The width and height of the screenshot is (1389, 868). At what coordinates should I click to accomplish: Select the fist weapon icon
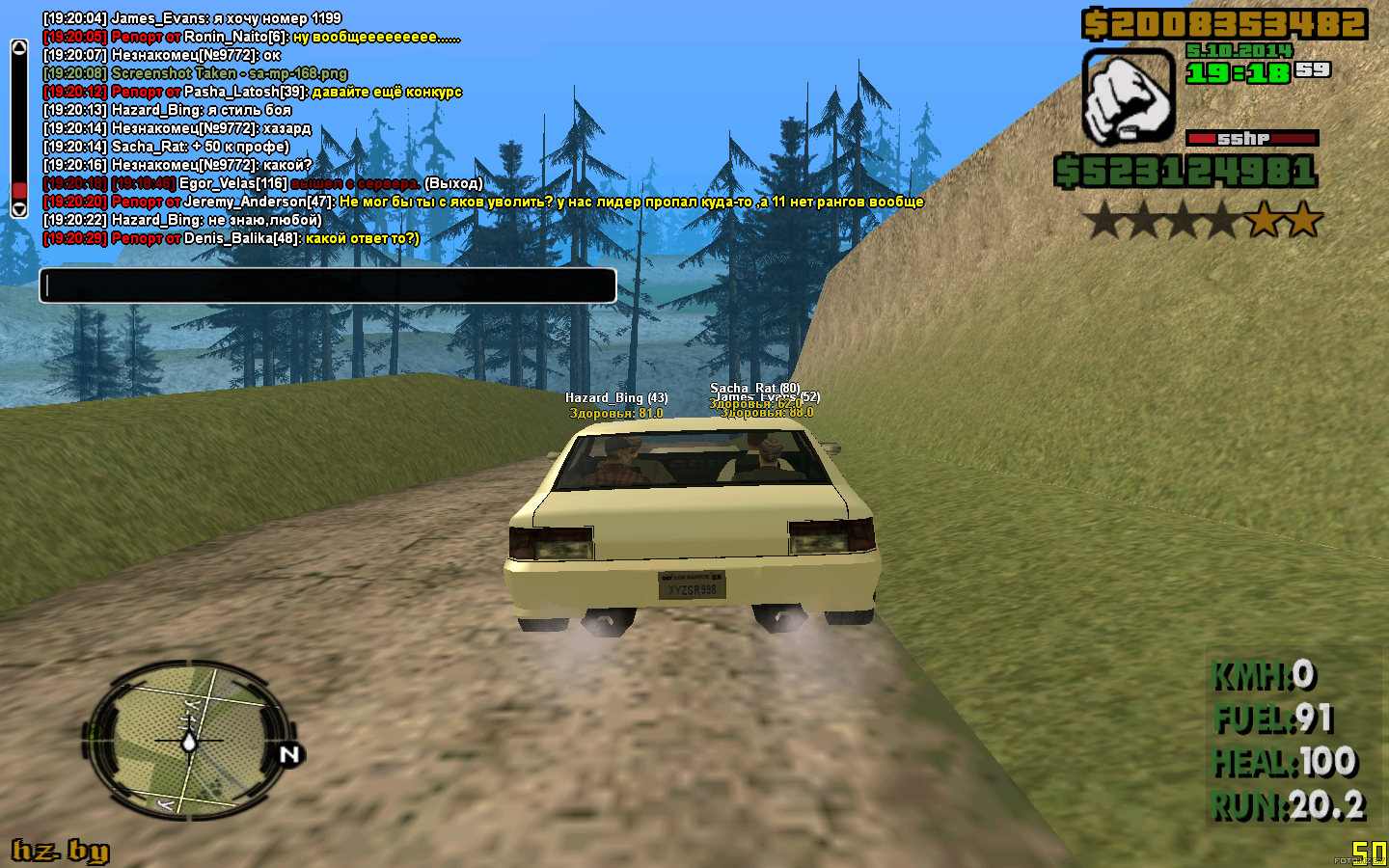click(x=1128, y=97)
